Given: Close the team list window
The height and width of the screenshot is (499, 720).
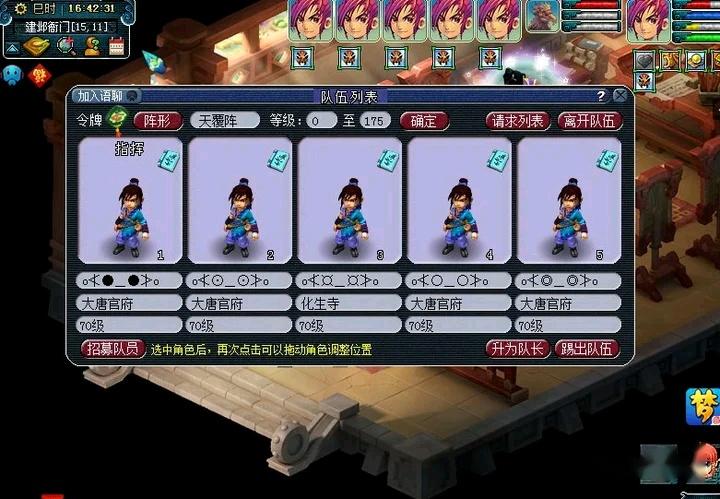Looking at the screenshot, I should click(620, 96).
